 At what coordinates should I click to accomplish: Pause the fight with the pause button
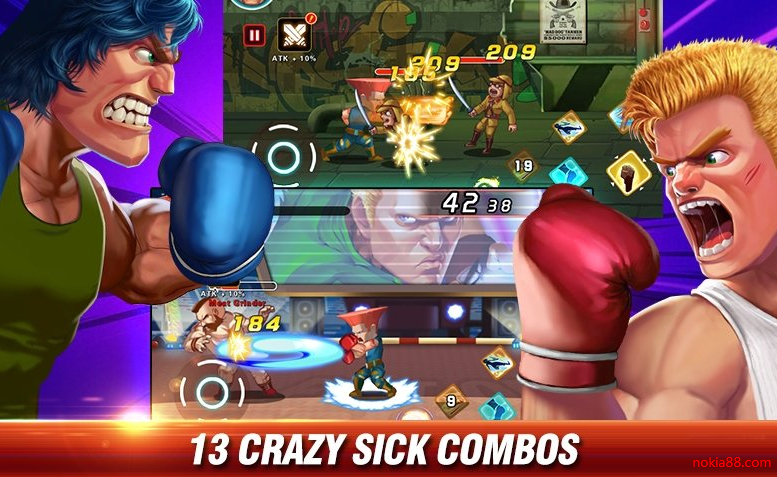pos(254,36)
